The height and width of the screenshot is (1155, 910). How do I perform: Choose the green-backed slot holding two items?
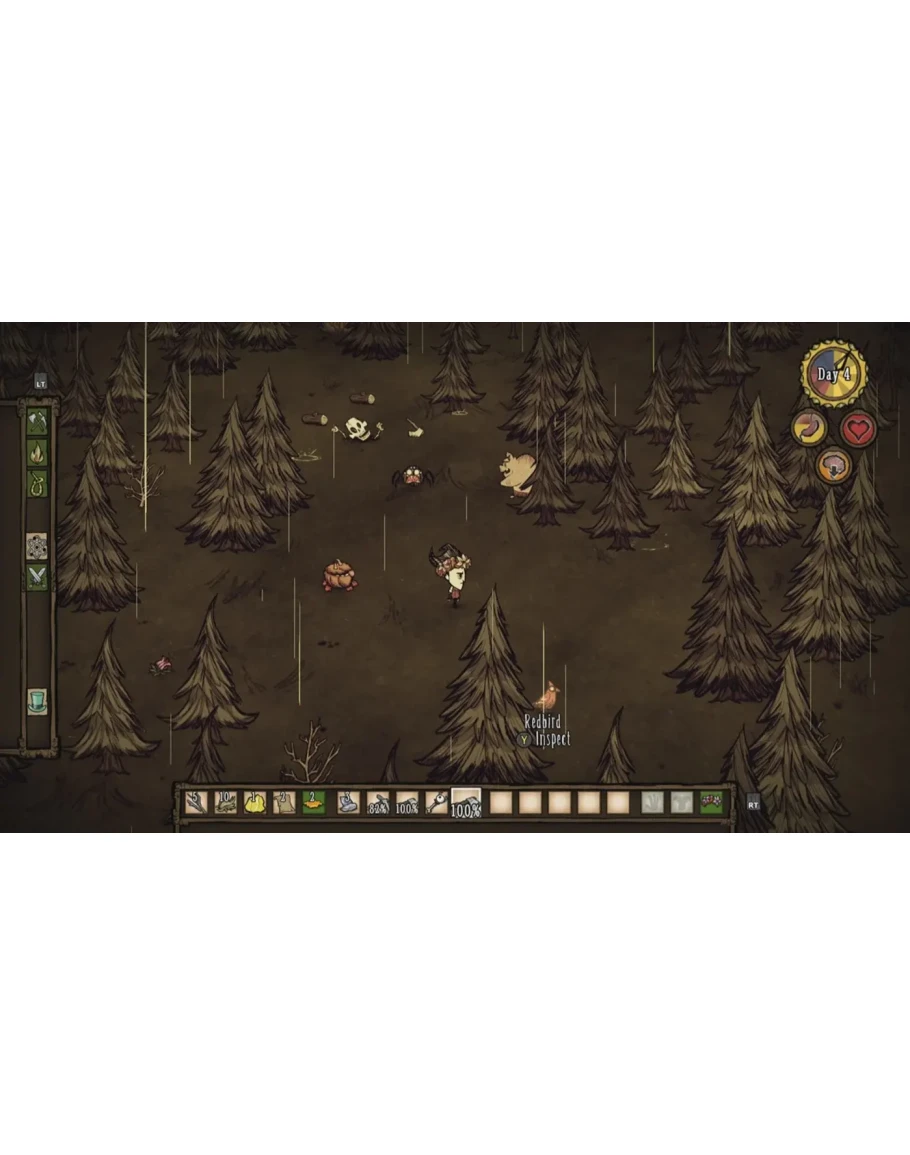(314, 802)
